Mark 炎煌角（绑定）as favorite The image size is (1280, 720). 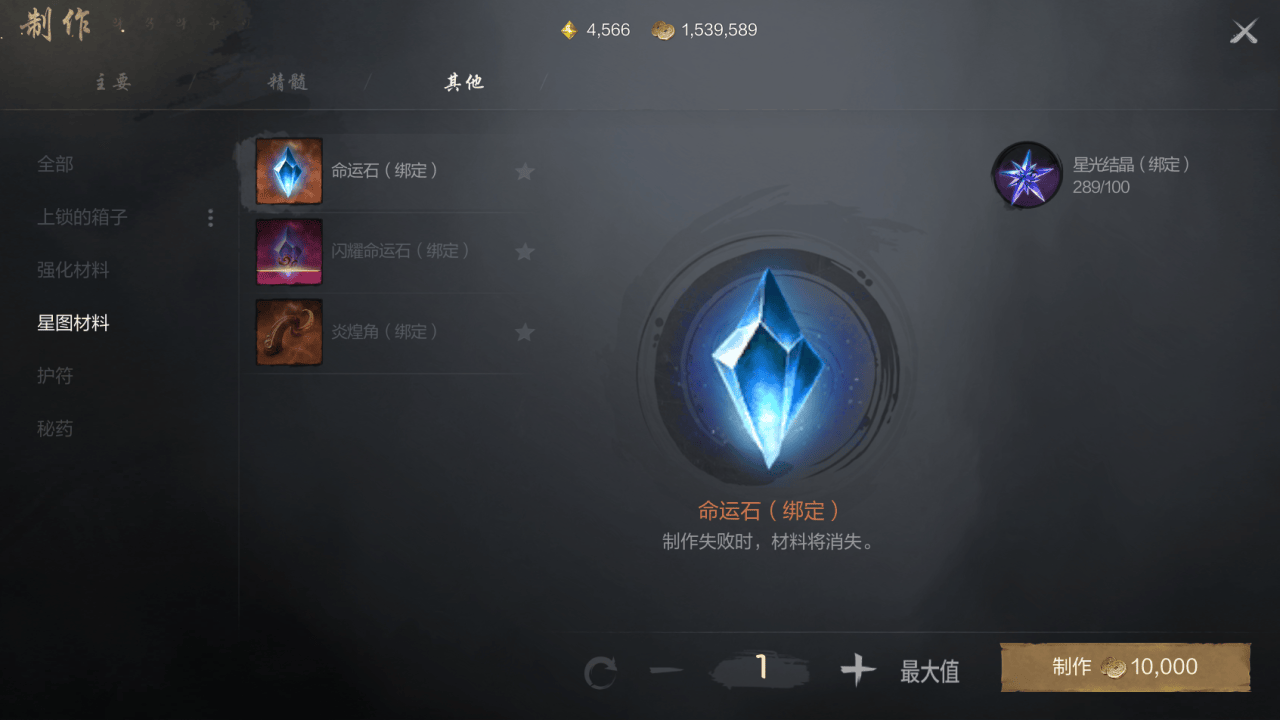coord(525,331)
